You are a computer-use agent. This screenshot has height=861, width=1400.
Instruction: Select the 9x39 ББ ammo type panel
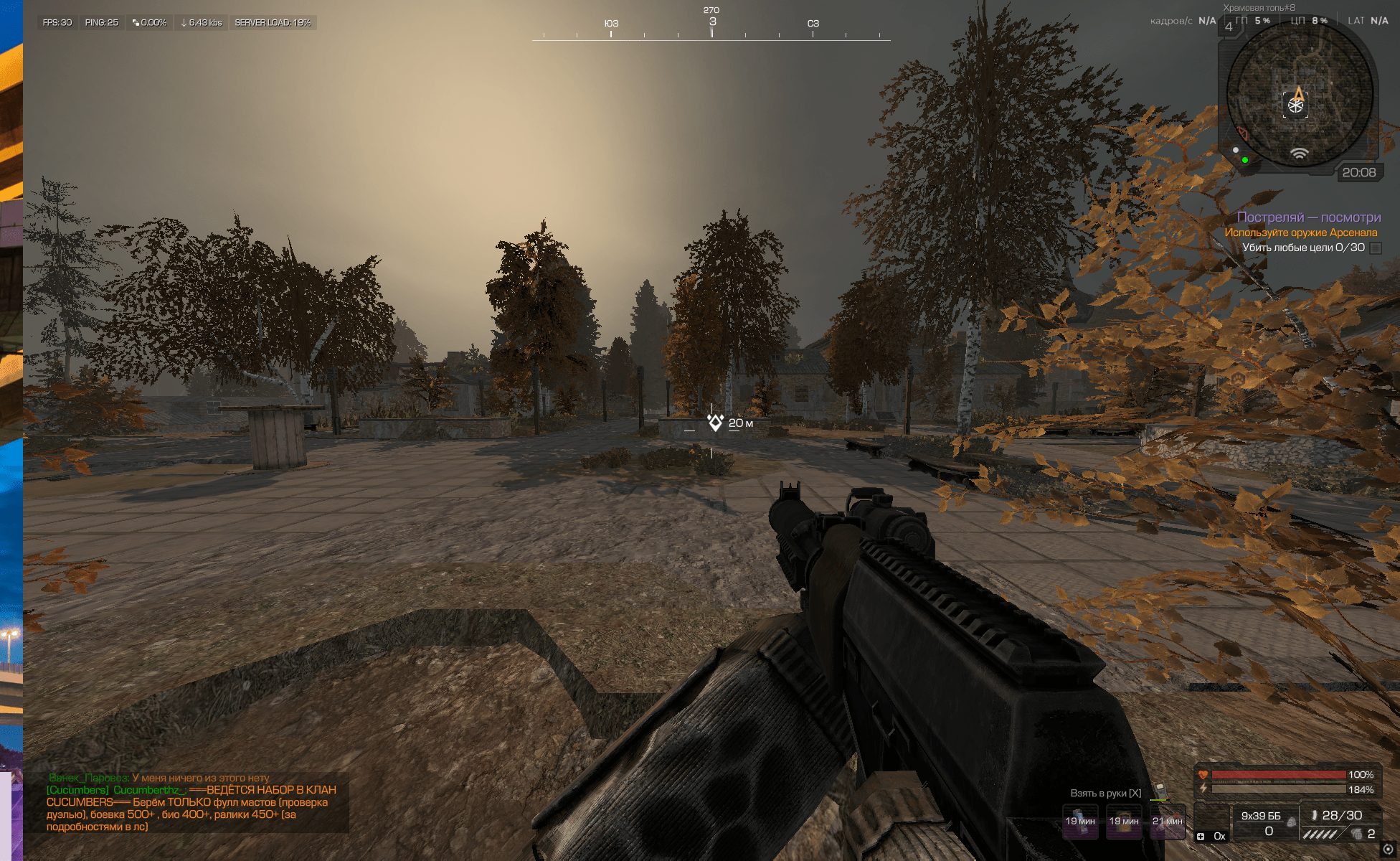point(1262,822)
